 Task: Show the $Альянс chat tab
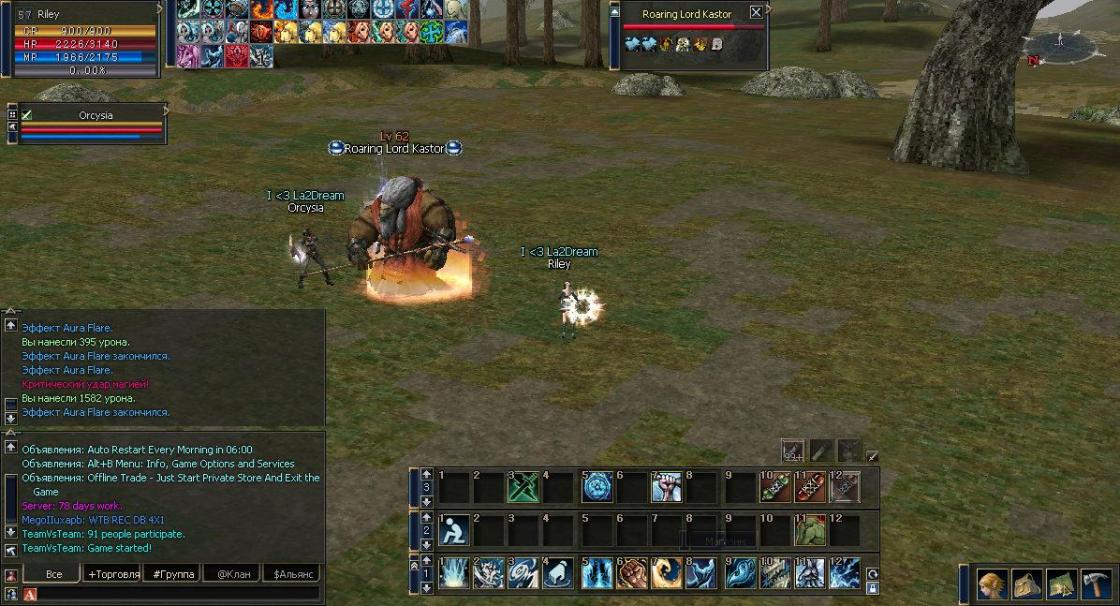tap(292, 574)
